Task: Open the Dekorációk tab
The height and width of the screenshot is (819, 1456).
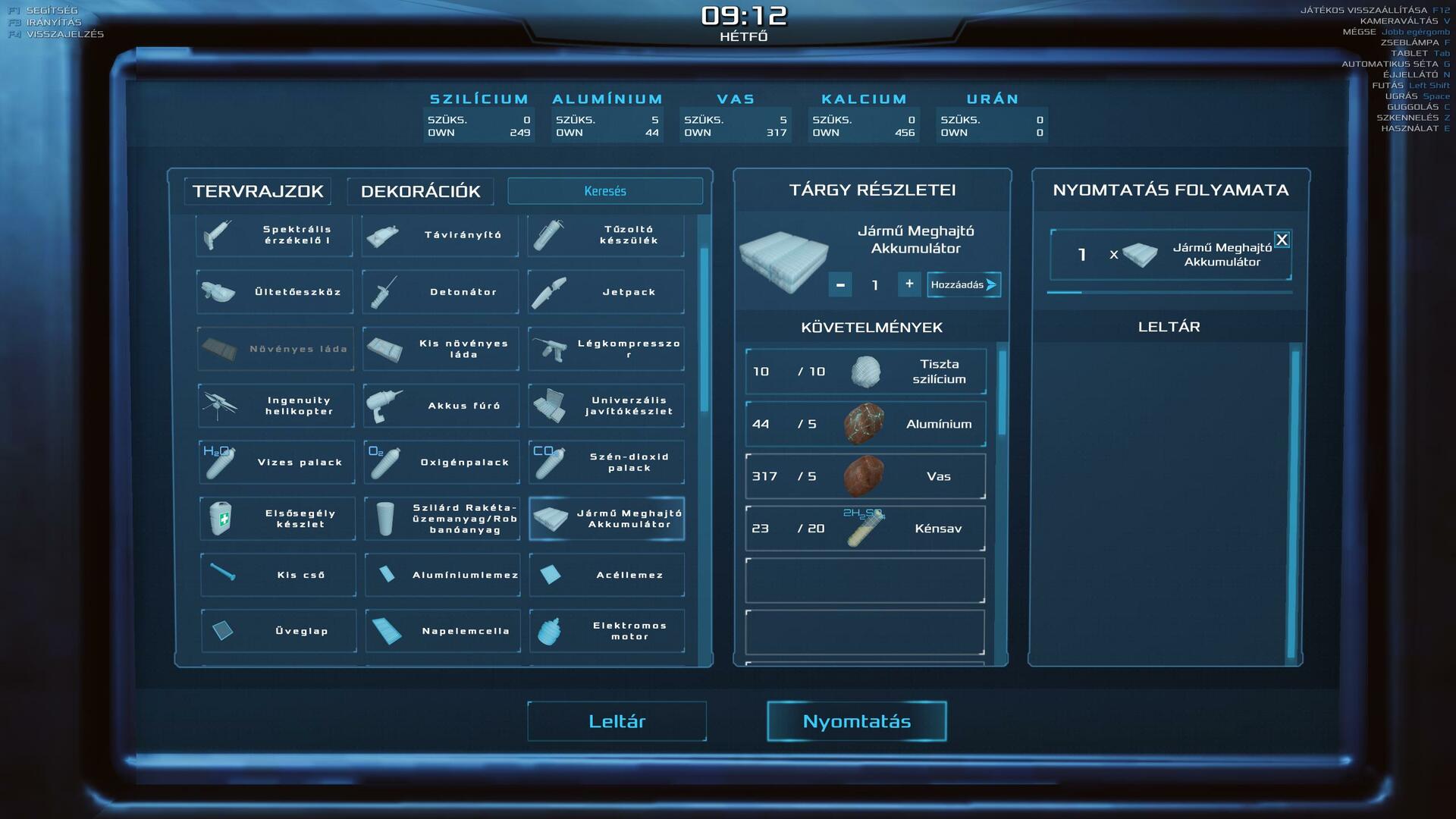Action: tap(420, 191)
